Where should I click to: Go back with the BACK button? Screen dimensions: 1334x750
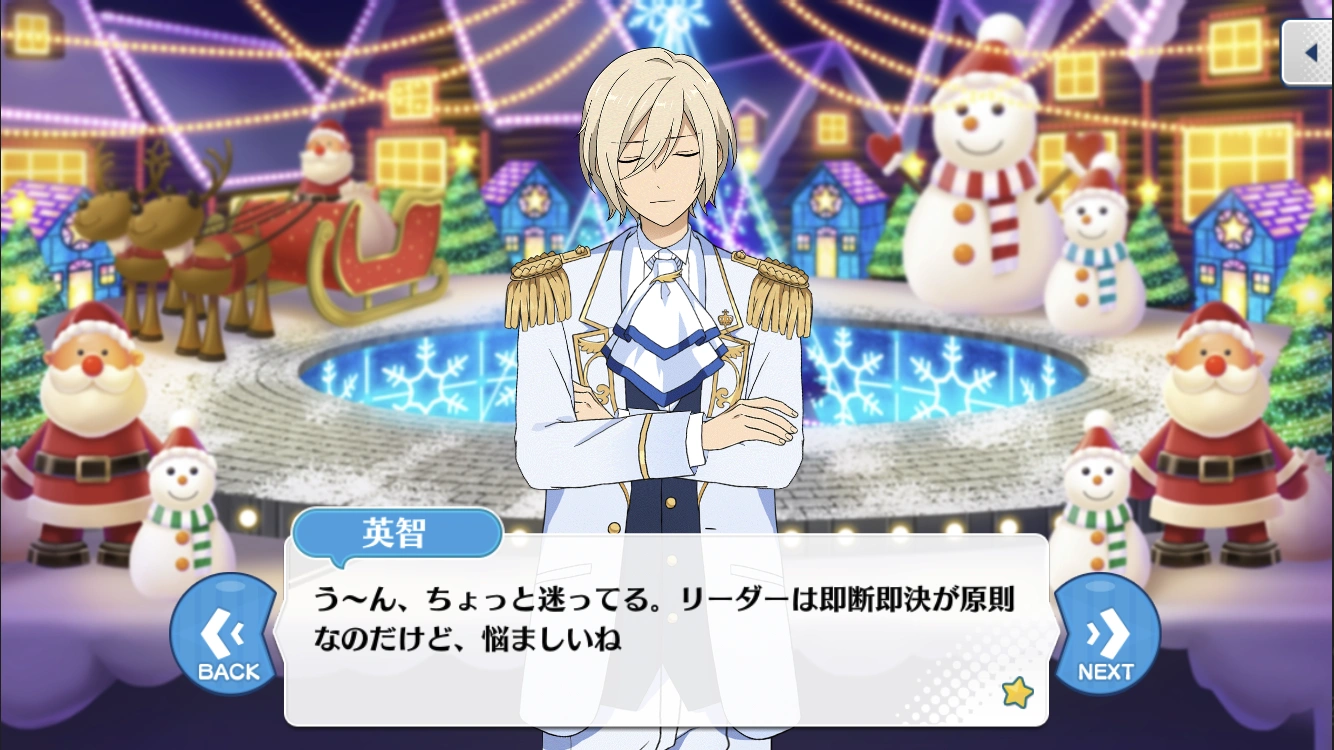(227, 638)
